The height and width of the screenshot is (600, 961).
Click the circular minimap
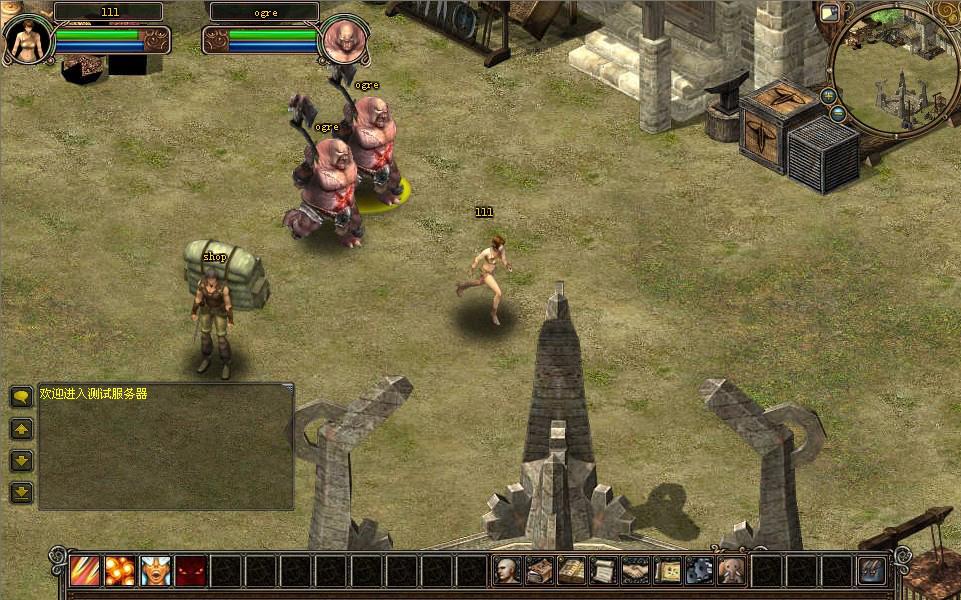(x=893, y=68)
